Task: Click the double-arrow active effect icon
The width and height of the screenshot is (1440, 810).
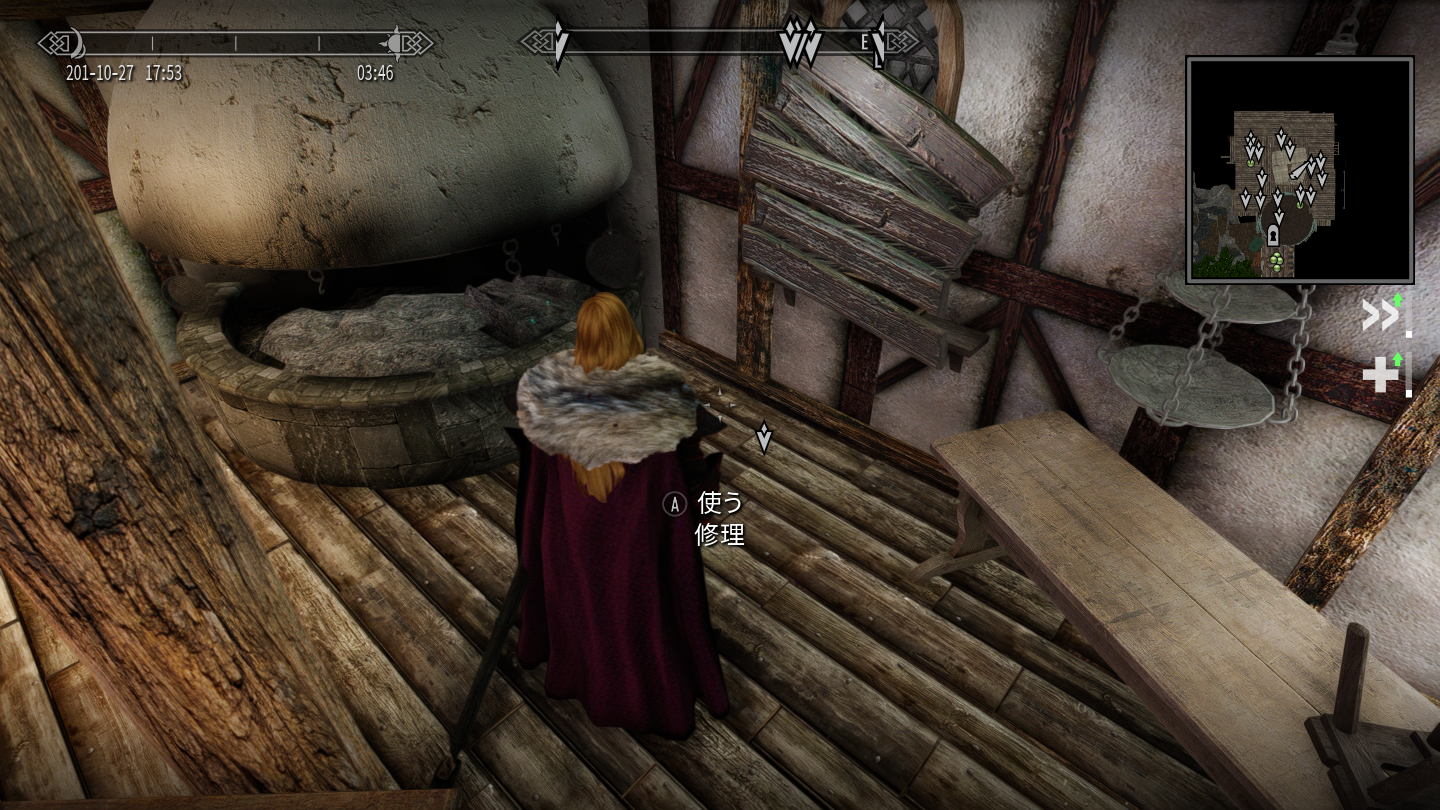Action: click(1380, 315)
